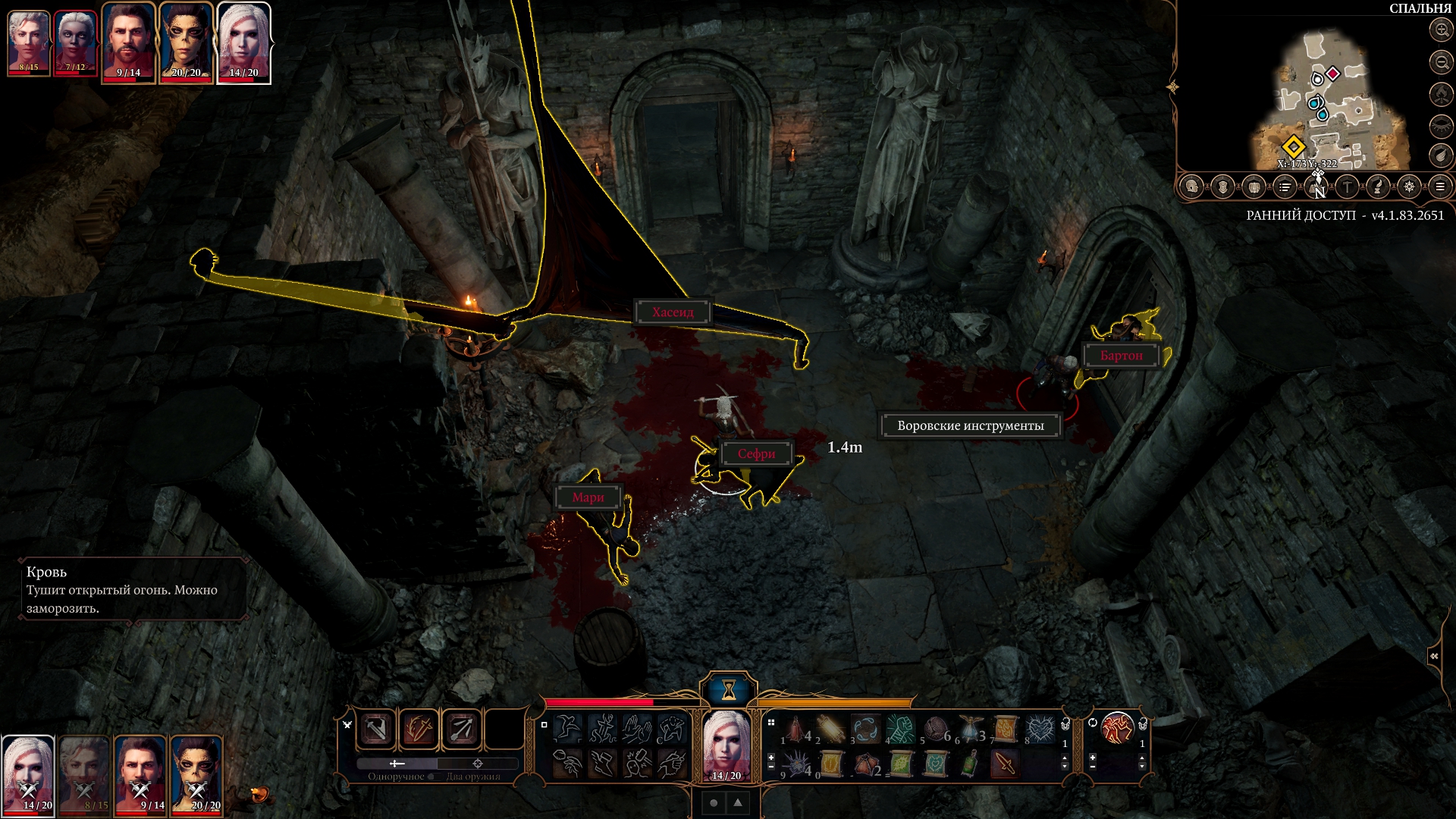1456x819 pixels.
Task: Open the fist party panel icon
Action: click(1254, 187)
